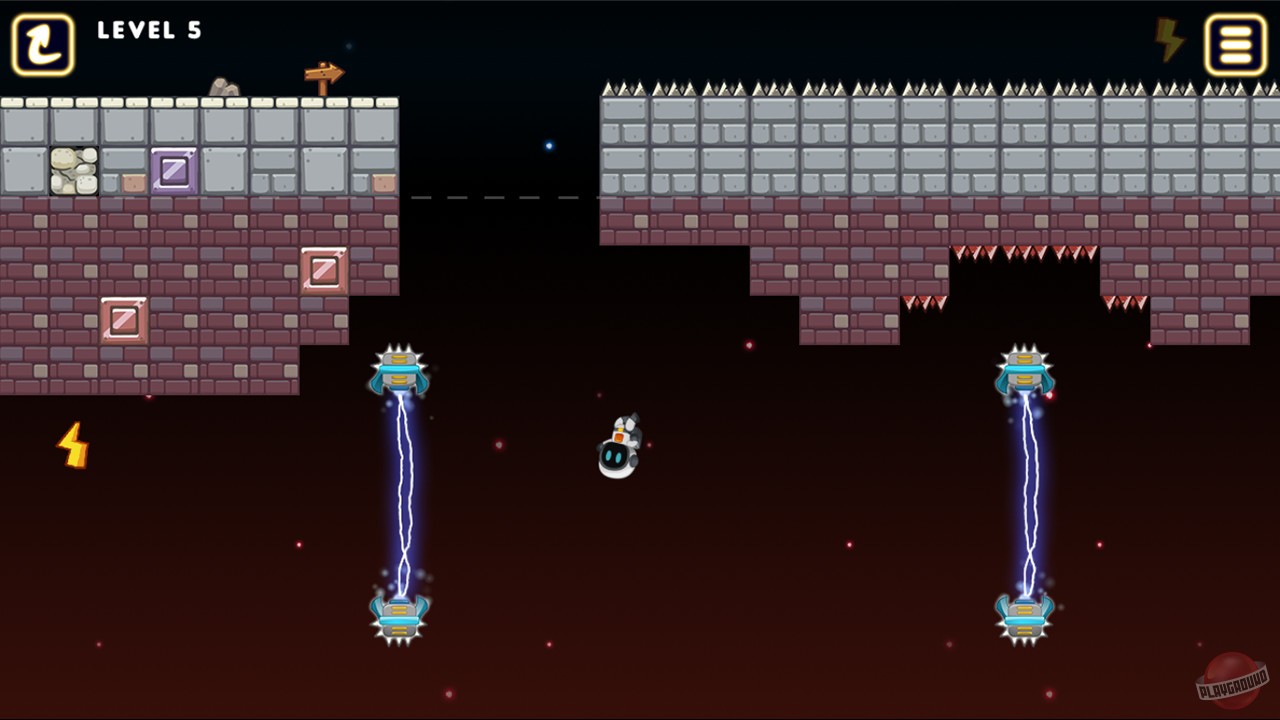Image resolution: width=1280 pixels, height=720 pixels.
Task: Expand the LEVEL 5 title label
Action: (150, 31)
